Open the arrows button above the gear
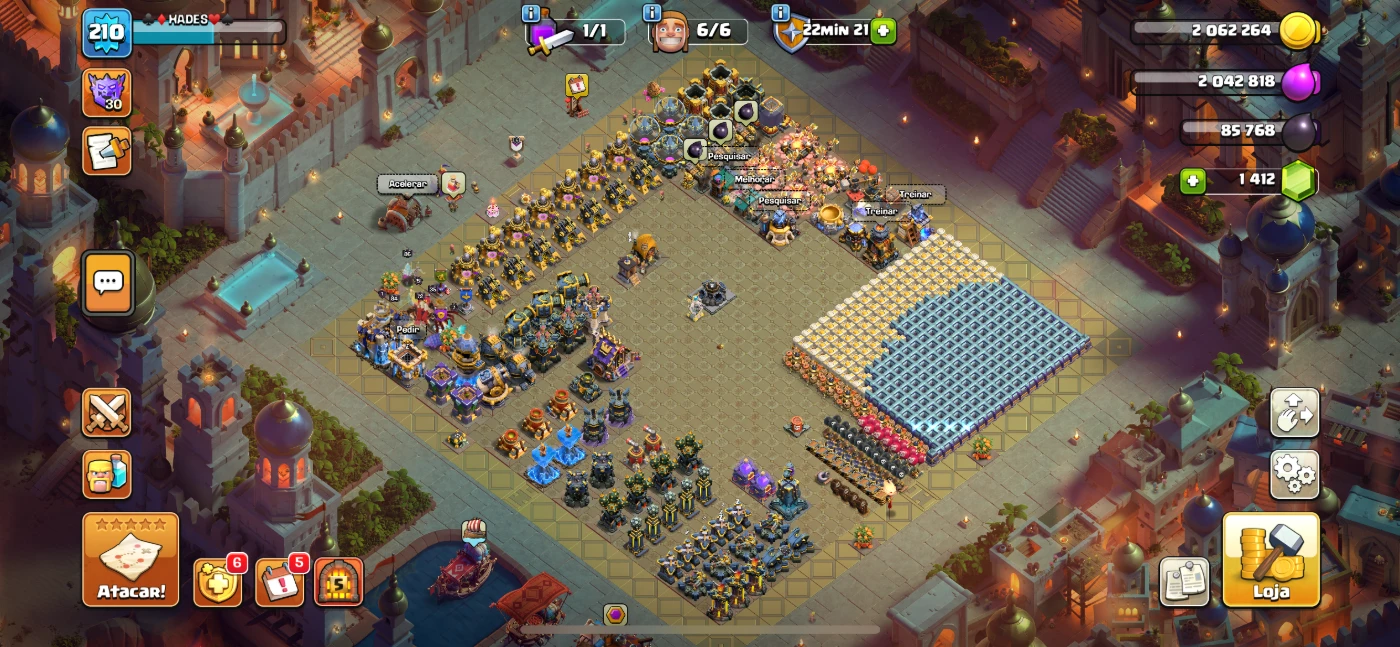 click(x=1294, y=412)
